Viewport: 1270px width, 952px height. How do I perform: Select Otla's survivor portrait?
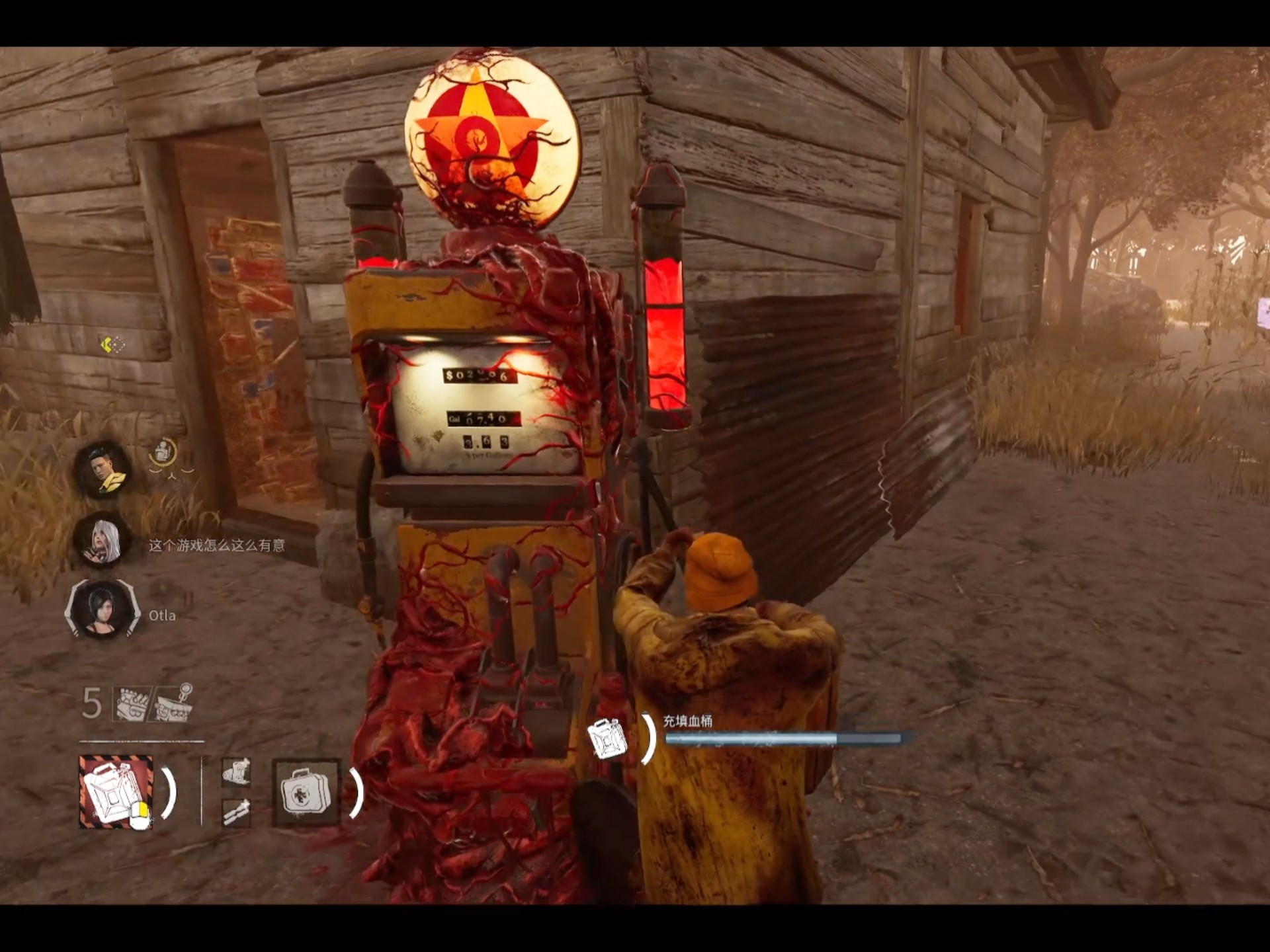pos(104,610)
